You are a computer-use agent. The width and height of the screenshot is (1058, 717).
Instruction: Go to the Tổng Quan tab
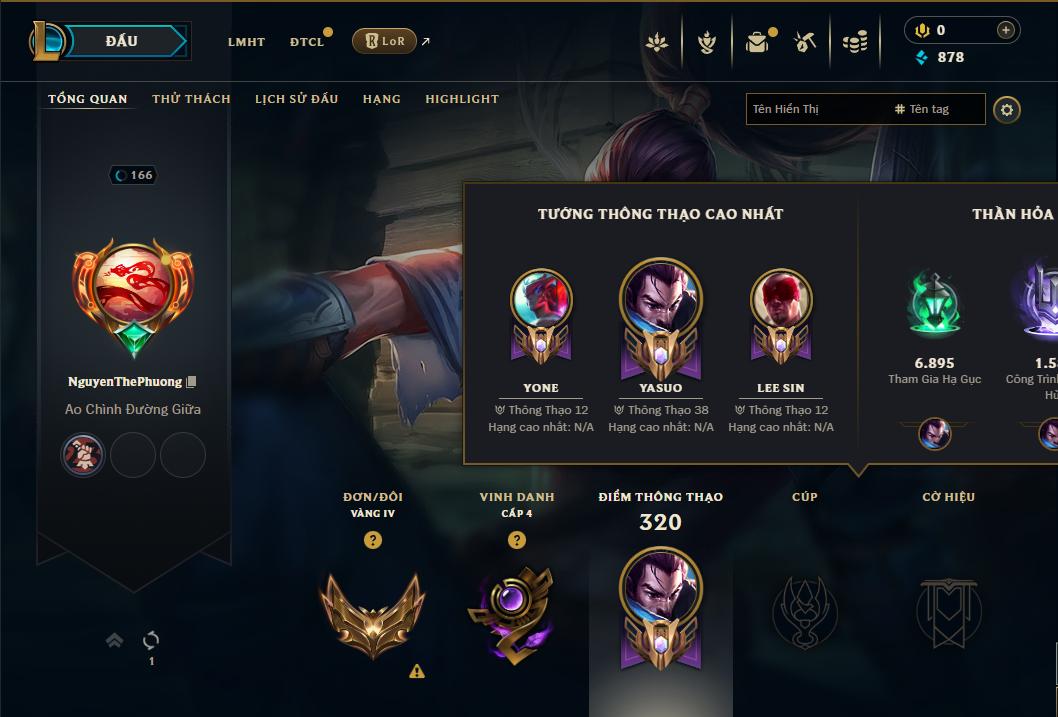[88, 99]
